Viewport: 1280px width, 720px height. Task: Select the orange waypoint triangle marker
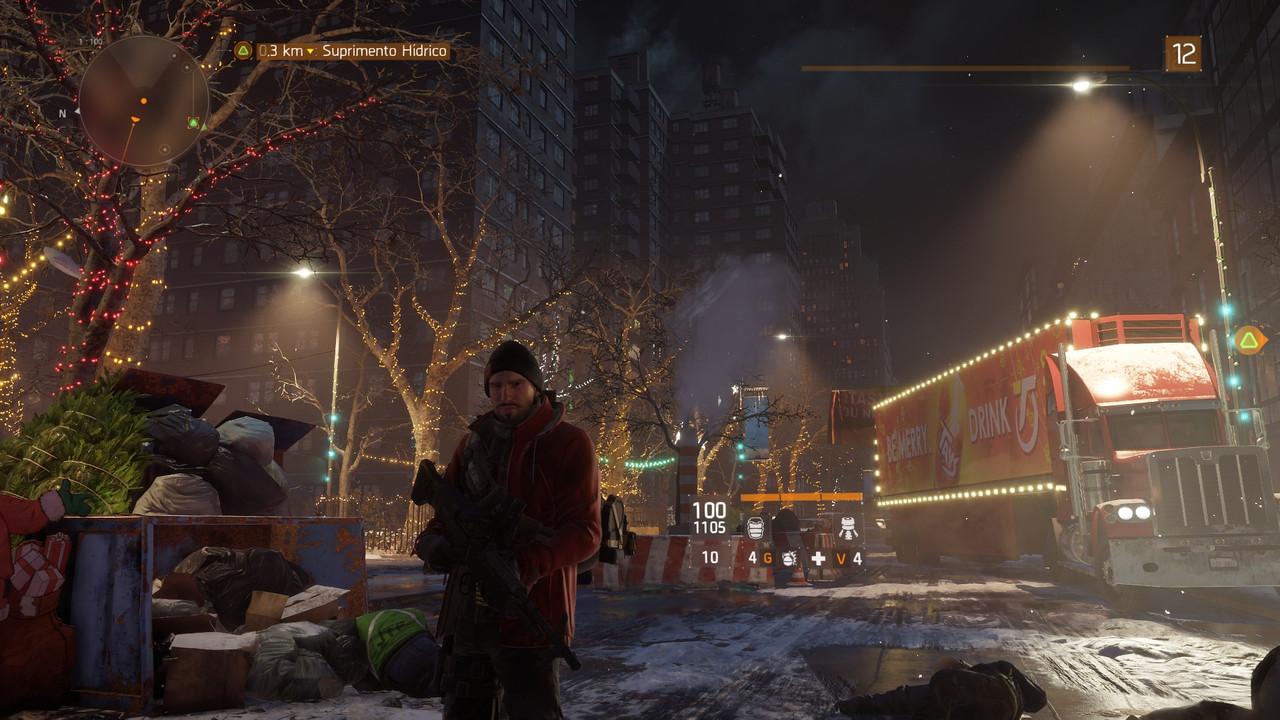[1248, 340]
